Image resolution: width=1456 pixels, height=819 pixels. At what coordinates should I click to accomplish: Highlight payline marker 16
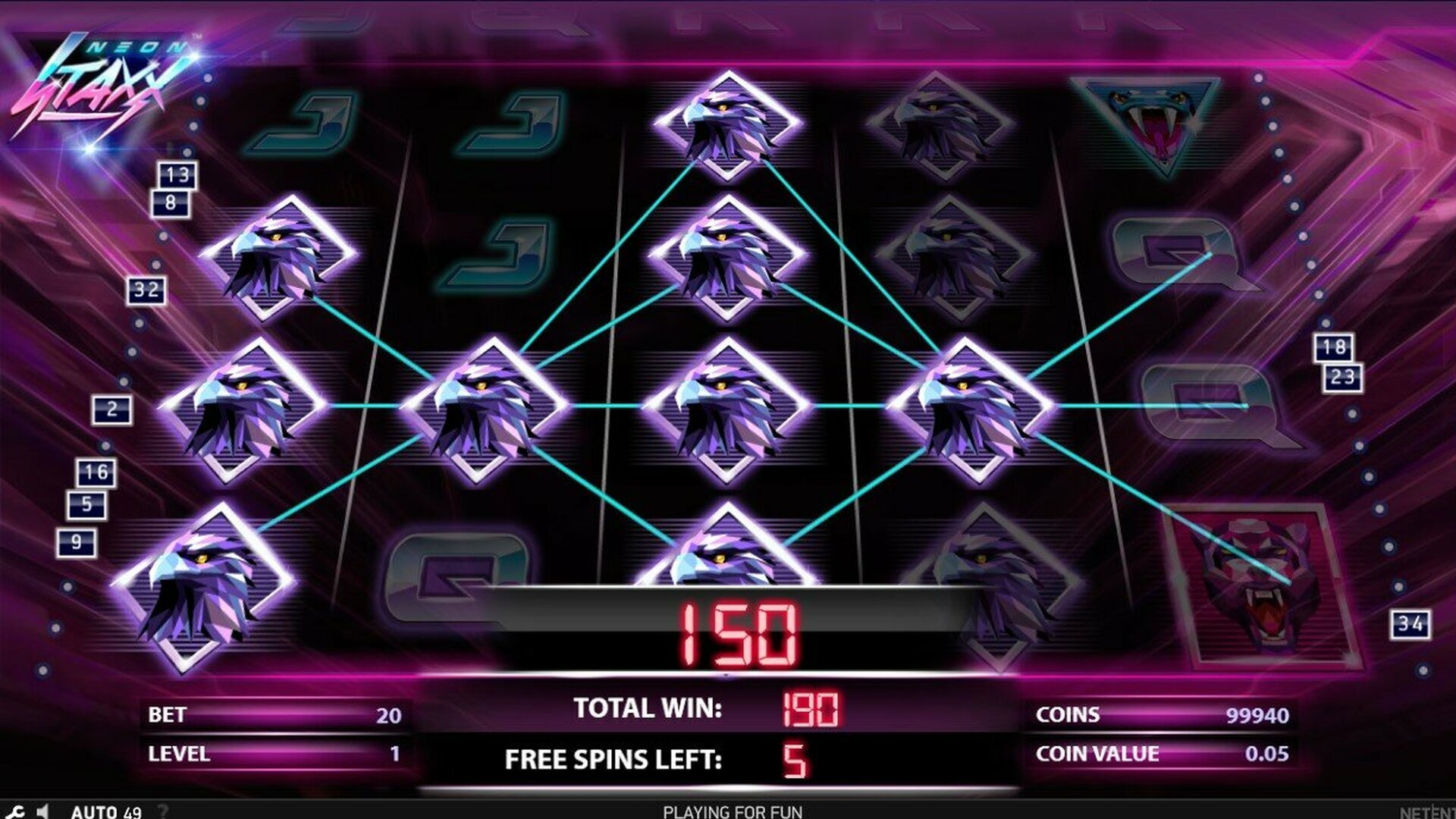coord(96,472)
